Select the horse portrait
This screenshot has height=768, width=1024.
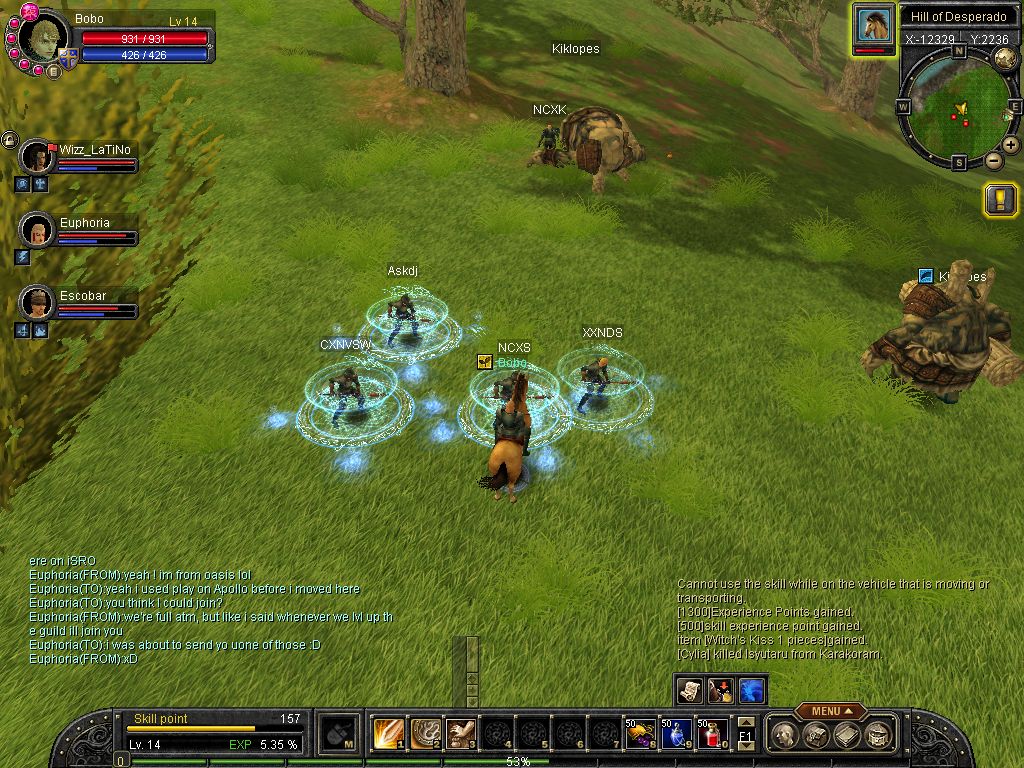point(874,26)
